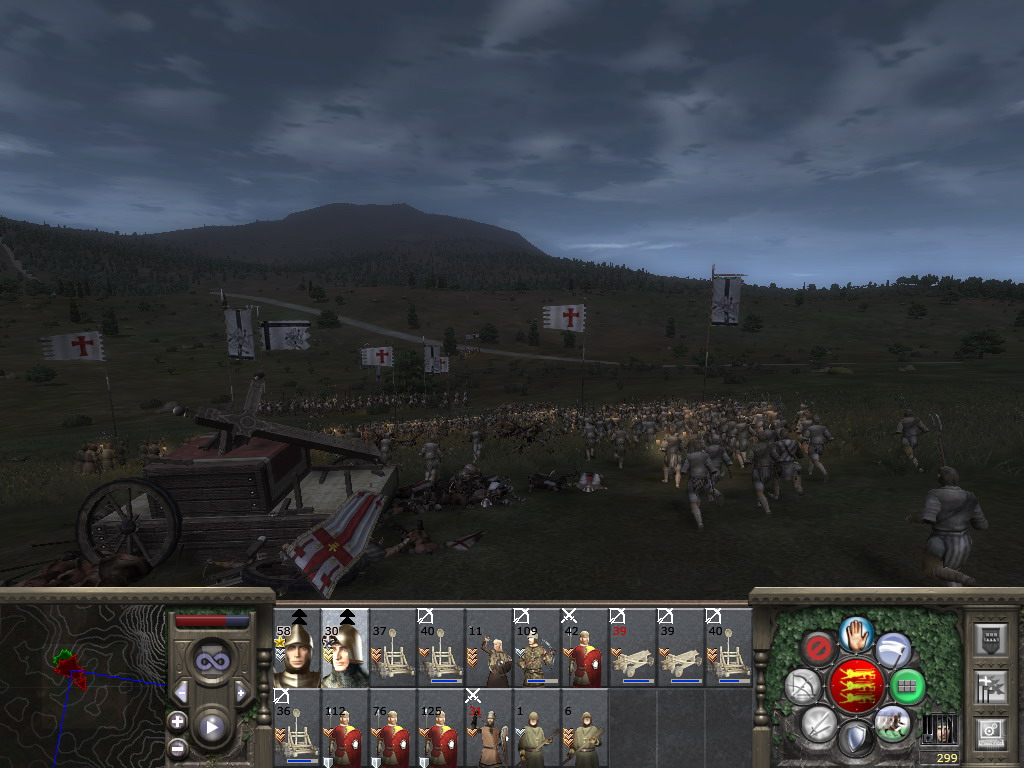Zoom out the minimap with the minus button
The height and width of the screenshot is (768, 1024).
[x=178, y=746]
